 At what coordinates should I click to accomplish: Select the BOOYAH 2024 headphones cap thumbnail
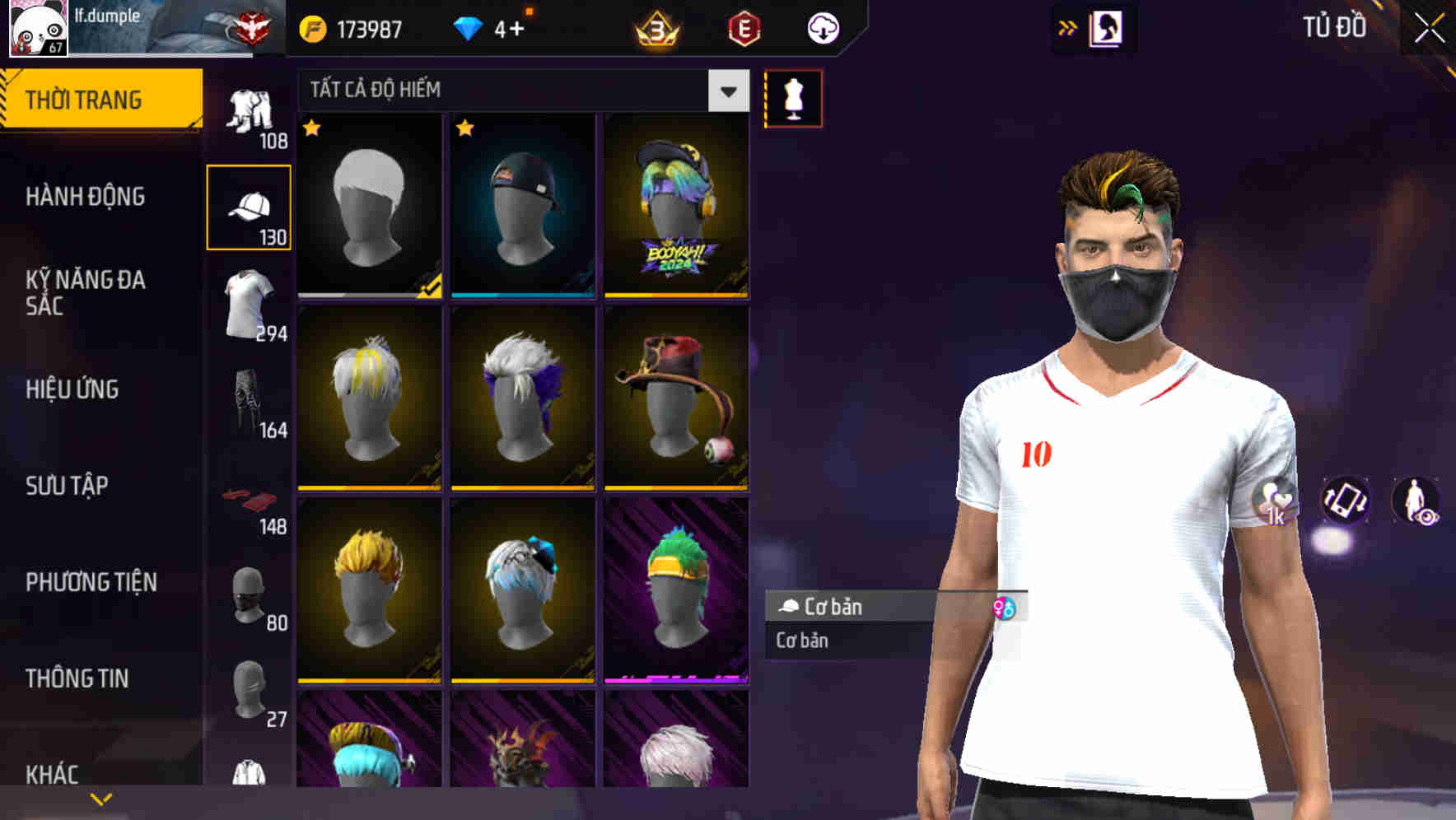pyautogui.click(x=675, y=206)
